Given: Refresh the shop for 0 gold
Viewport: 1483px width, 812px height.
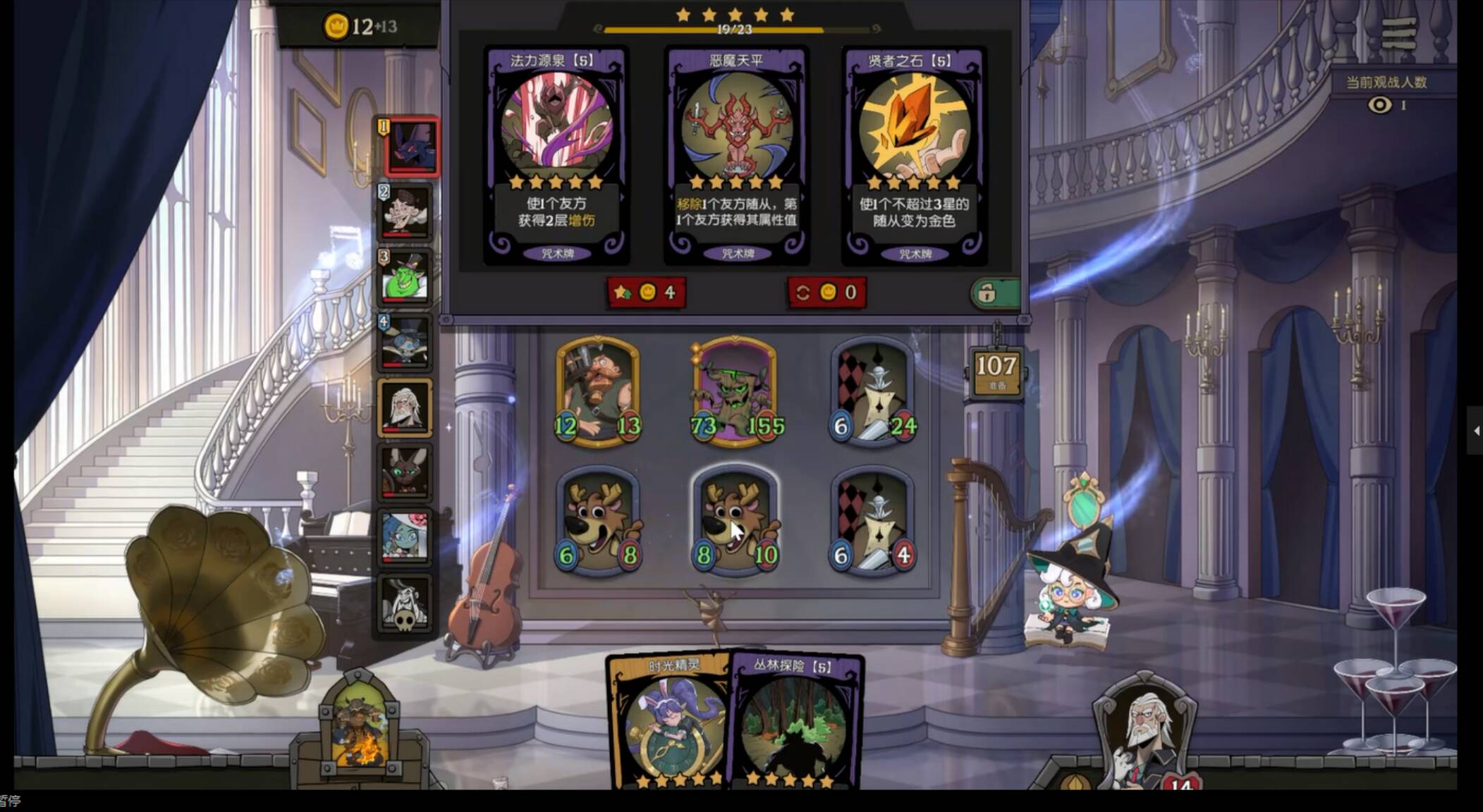Looking at the screenshot, I should point(826,293).
